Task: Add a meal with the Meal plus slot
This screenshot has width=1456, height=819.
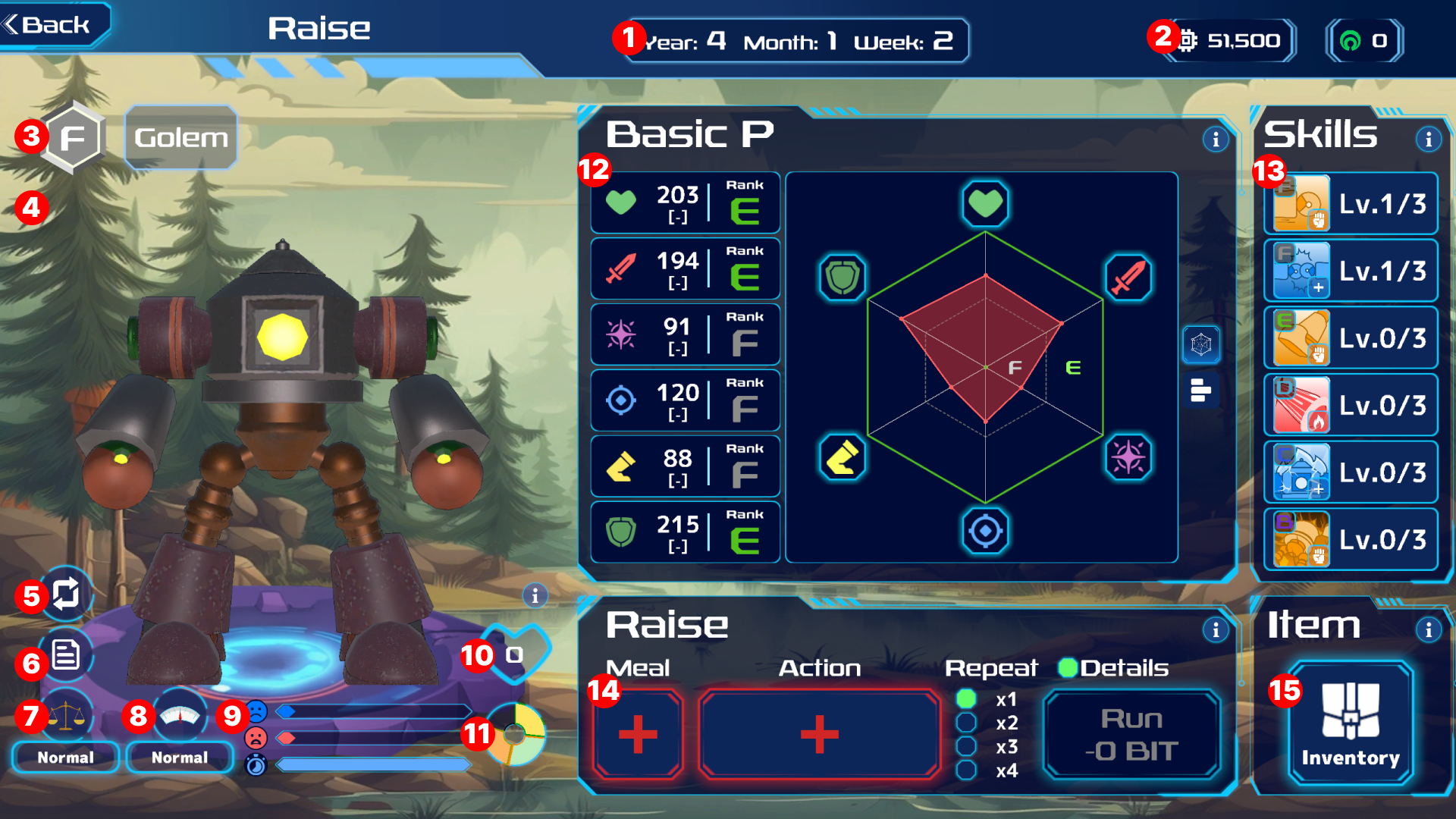Action: point(638,734)
